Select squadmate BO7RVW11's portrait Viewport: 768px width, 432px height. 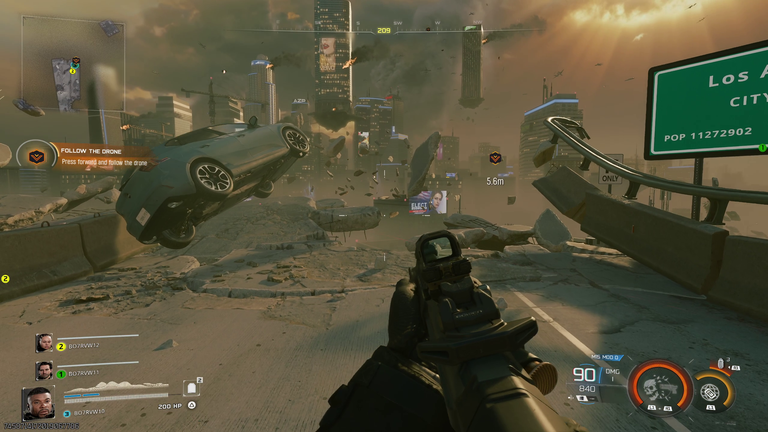pos(44,370)
